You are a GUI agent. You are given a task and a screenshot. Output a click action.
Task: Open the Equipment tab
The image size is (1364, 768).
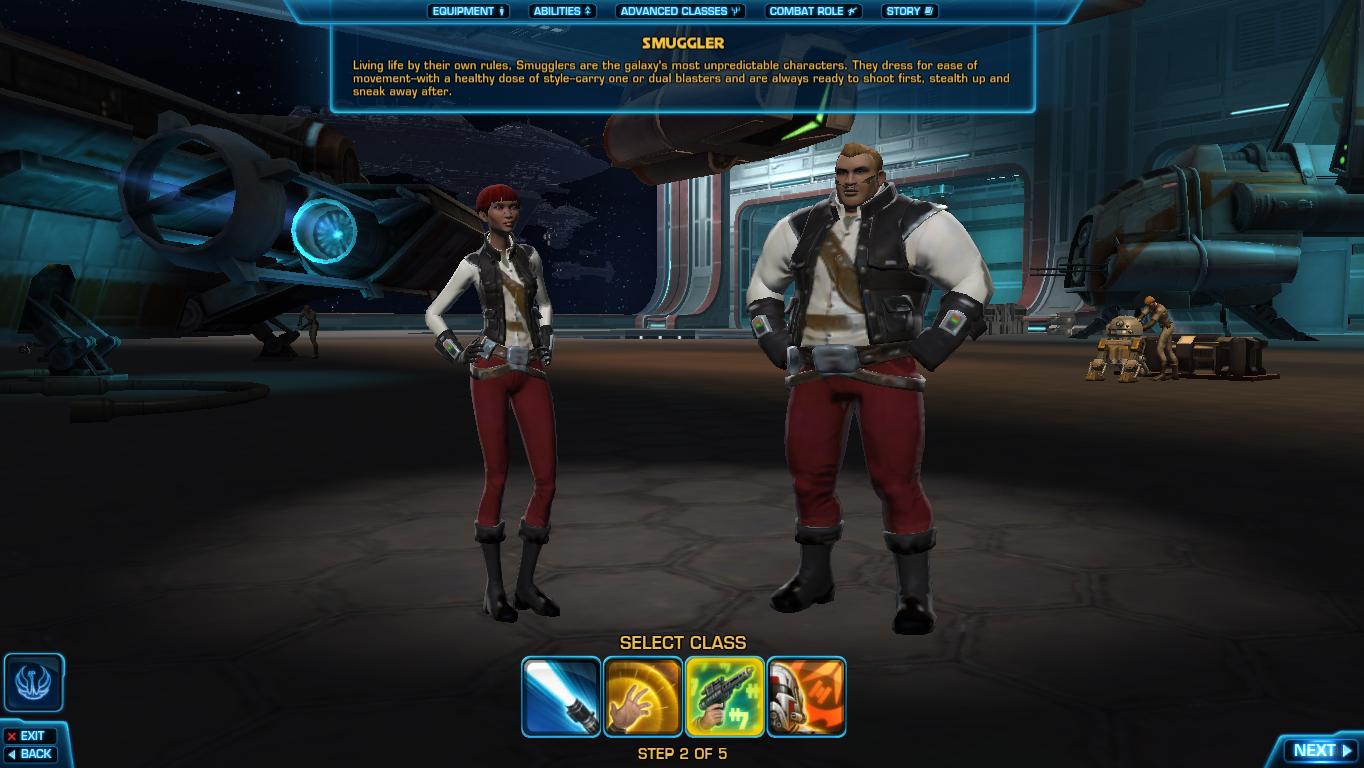[x=467, y=11]
